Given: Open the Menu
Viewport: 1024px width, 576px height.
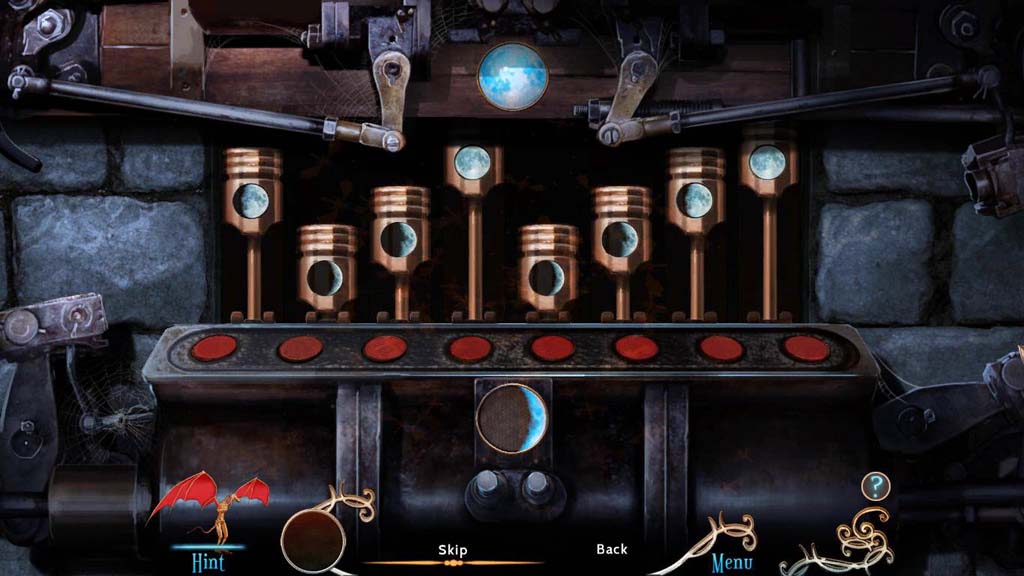Looking at the screenshot, I should 732,562.
